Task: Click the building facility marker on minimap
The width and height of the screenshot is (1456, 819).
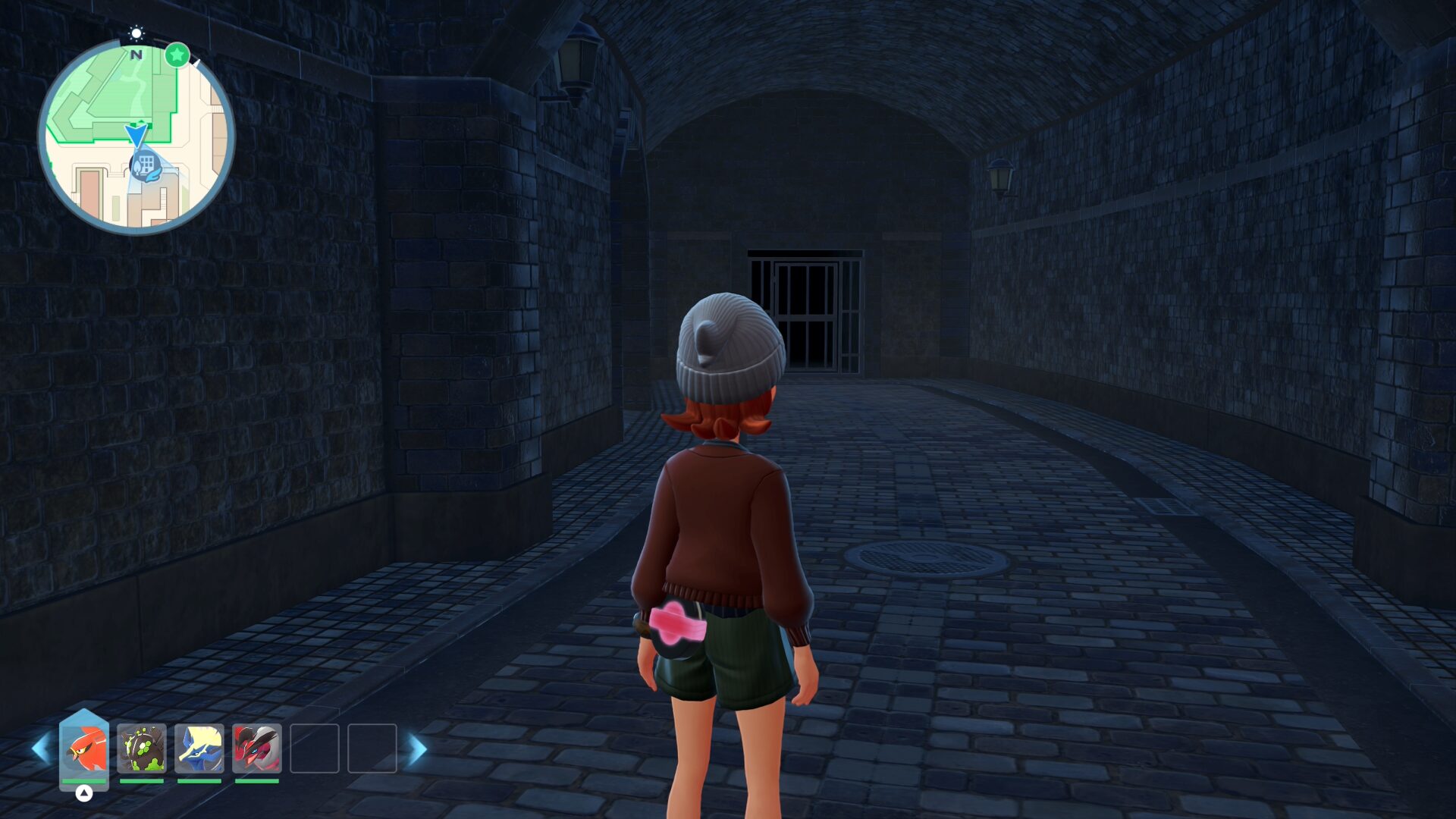Action: (145, 165)
